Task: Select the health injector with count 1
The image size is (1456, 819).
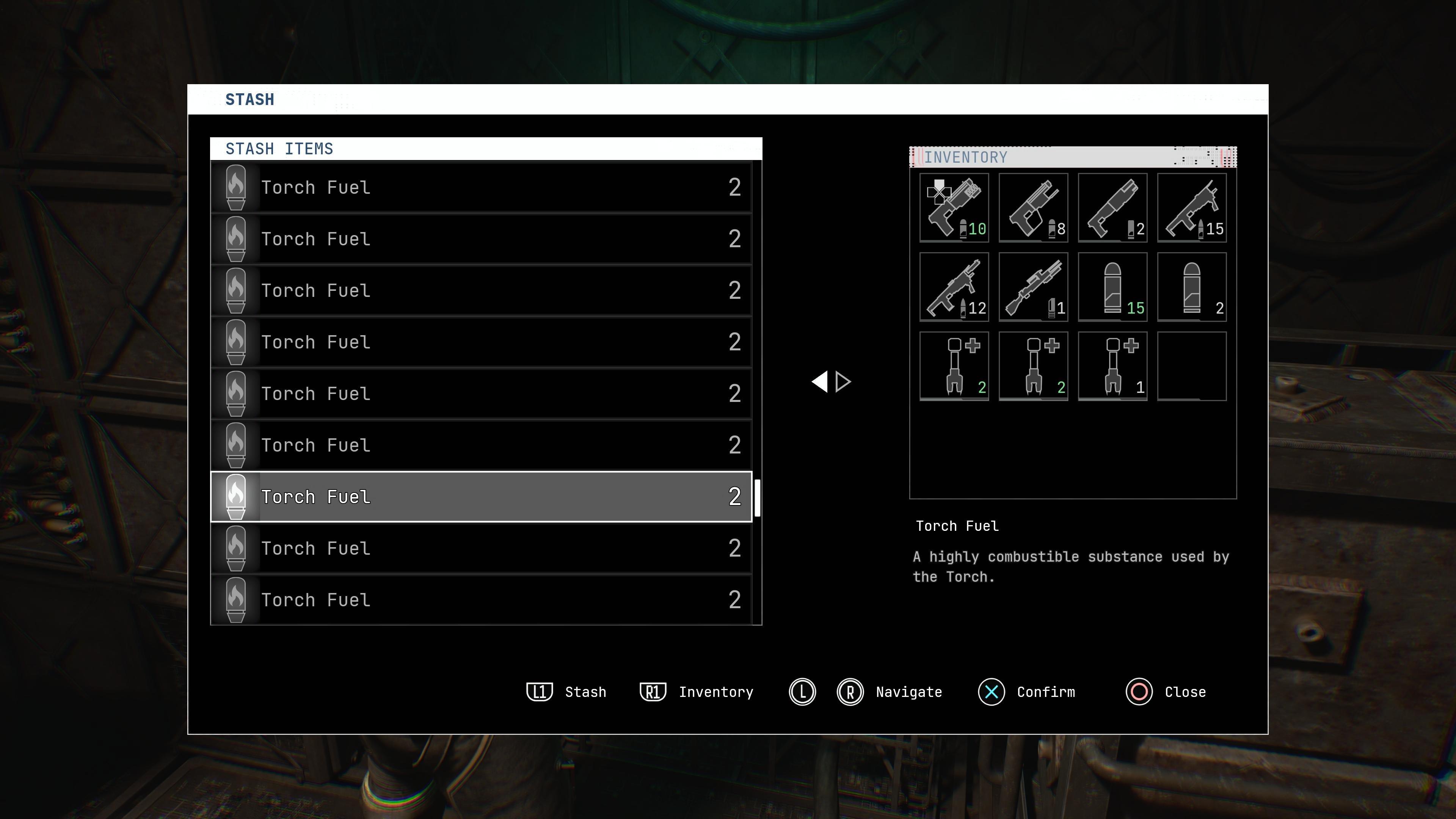Action: 1112,366
